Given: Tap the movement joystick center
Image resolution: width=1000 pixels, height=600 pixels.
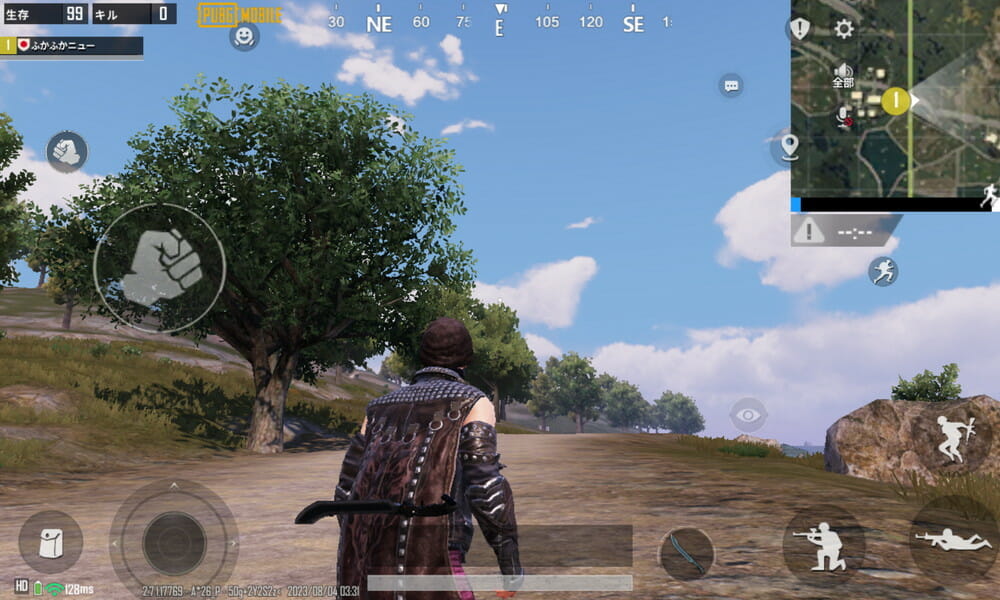Looking at the screenshot, I should coord(174,543).
